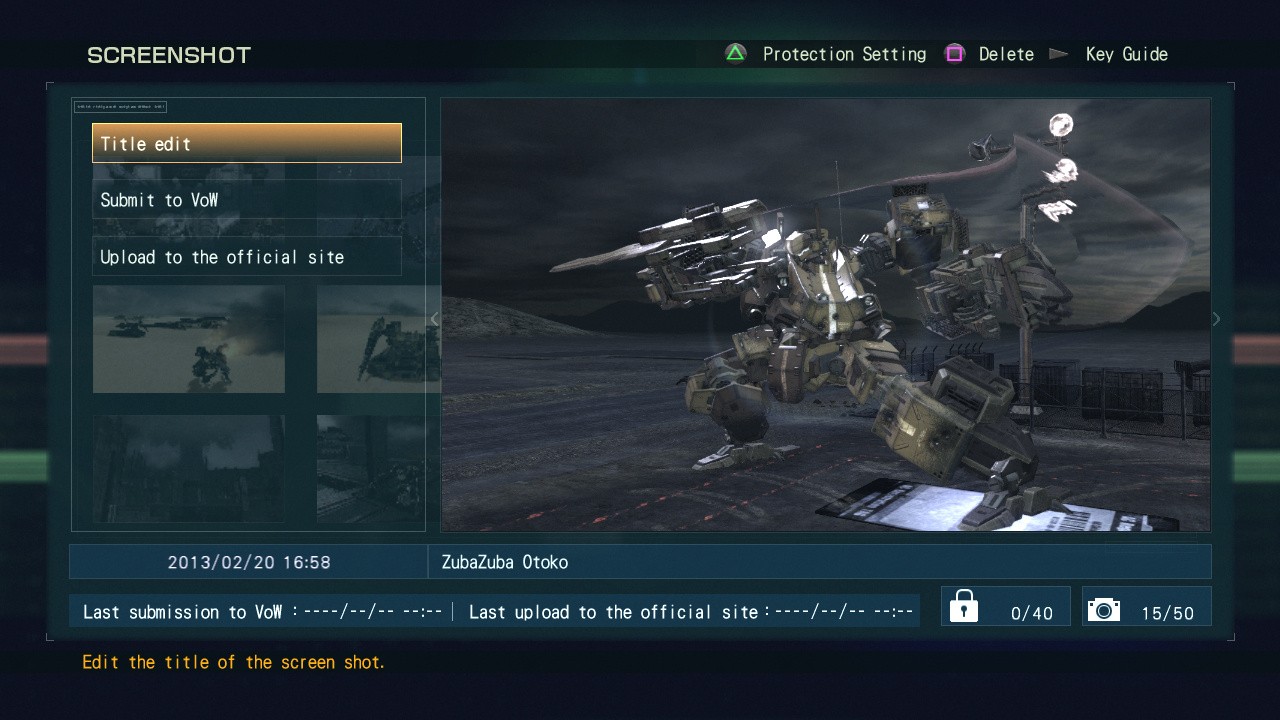Select Upload to the official site

(246, 257)
